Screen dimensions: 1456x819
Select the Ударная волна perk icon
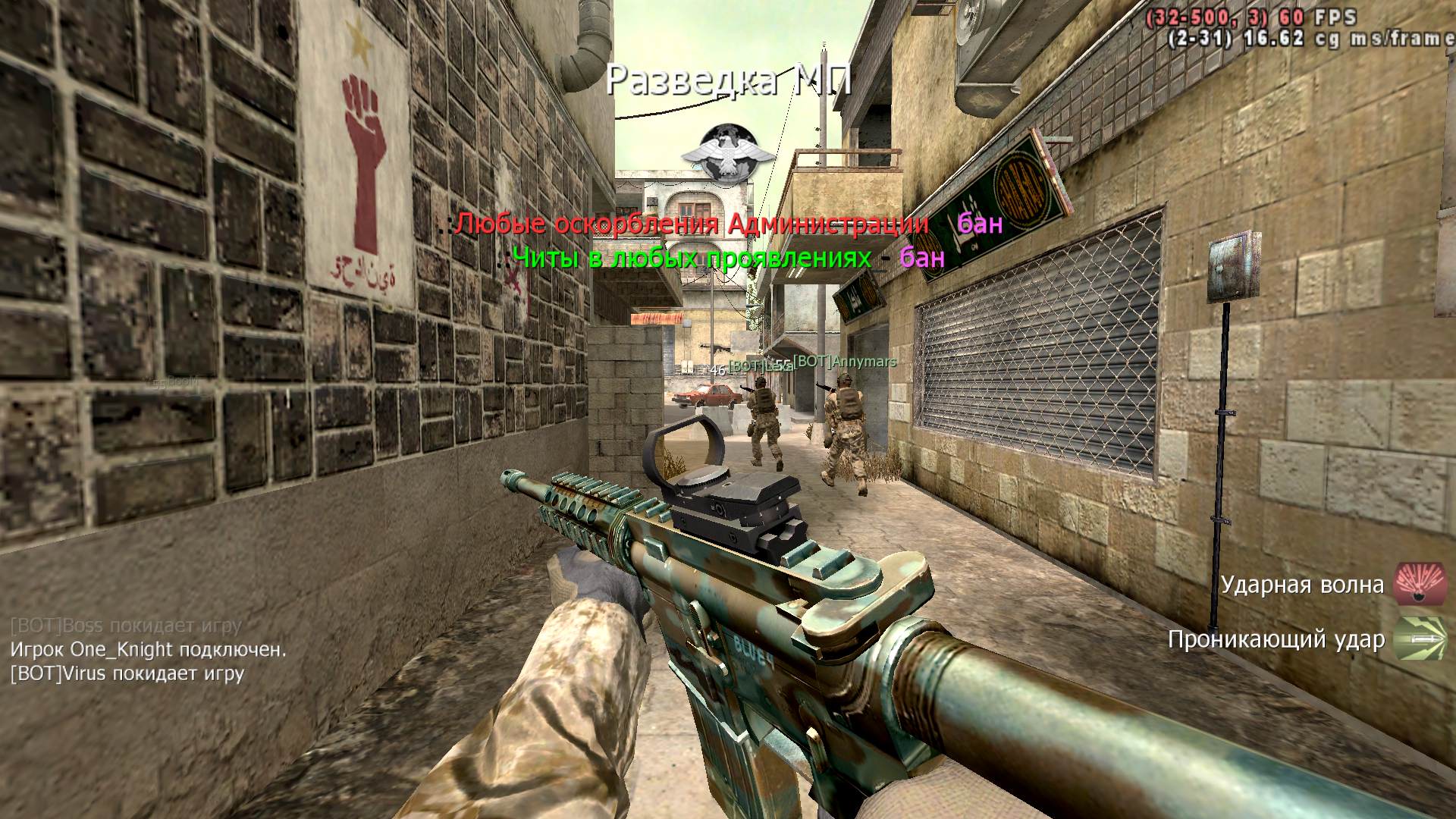click(1420, 585)
